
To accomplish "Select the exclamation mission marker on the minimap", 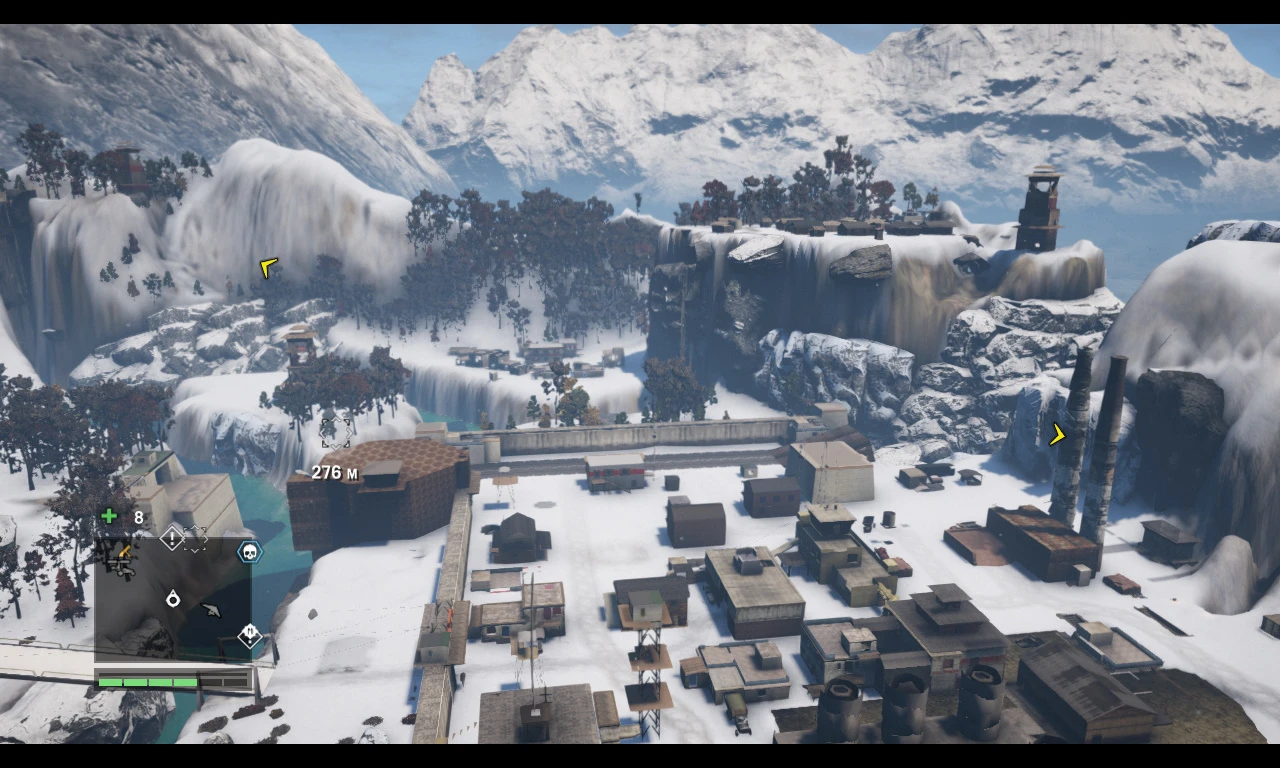I will (x=172, y=537).
